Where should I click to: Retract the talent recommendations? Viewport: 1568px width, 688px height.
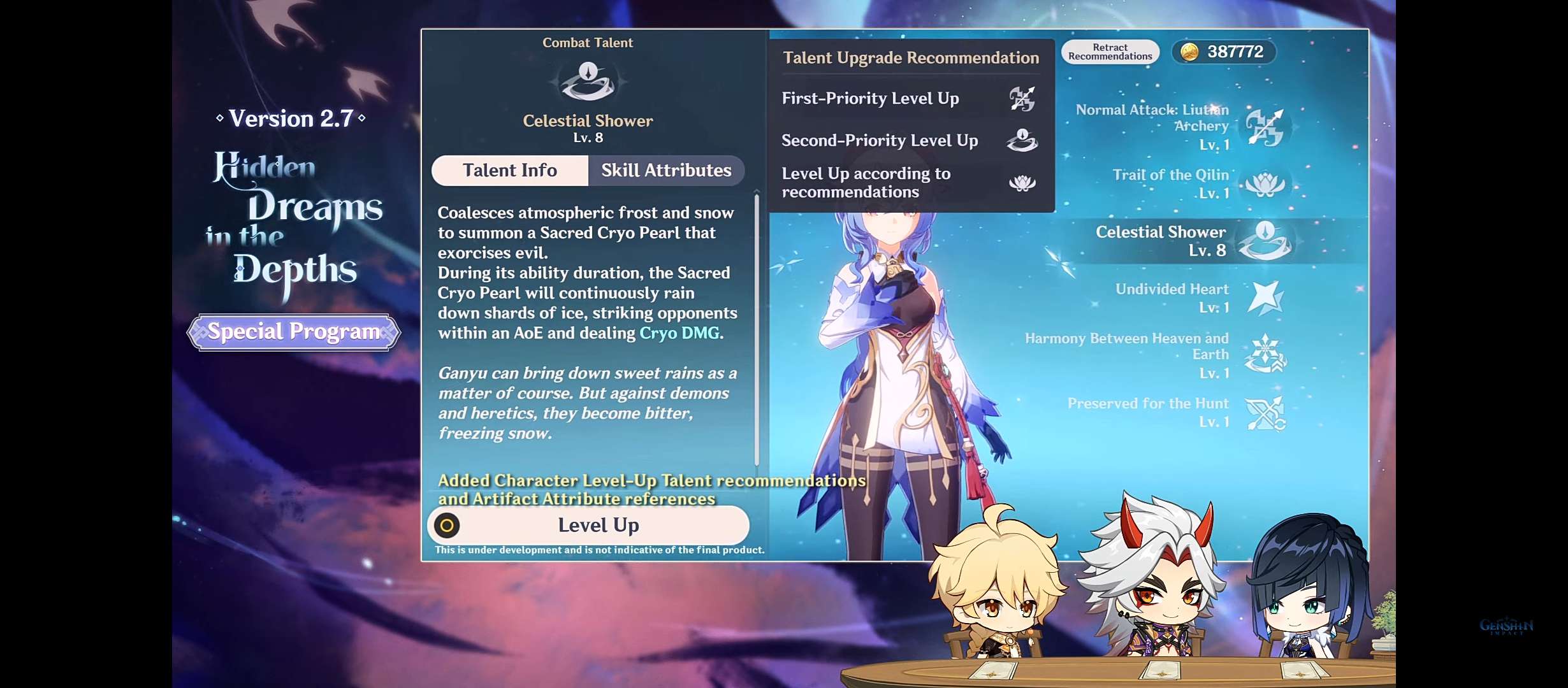pyautogui.click(x=1110, y=52)
